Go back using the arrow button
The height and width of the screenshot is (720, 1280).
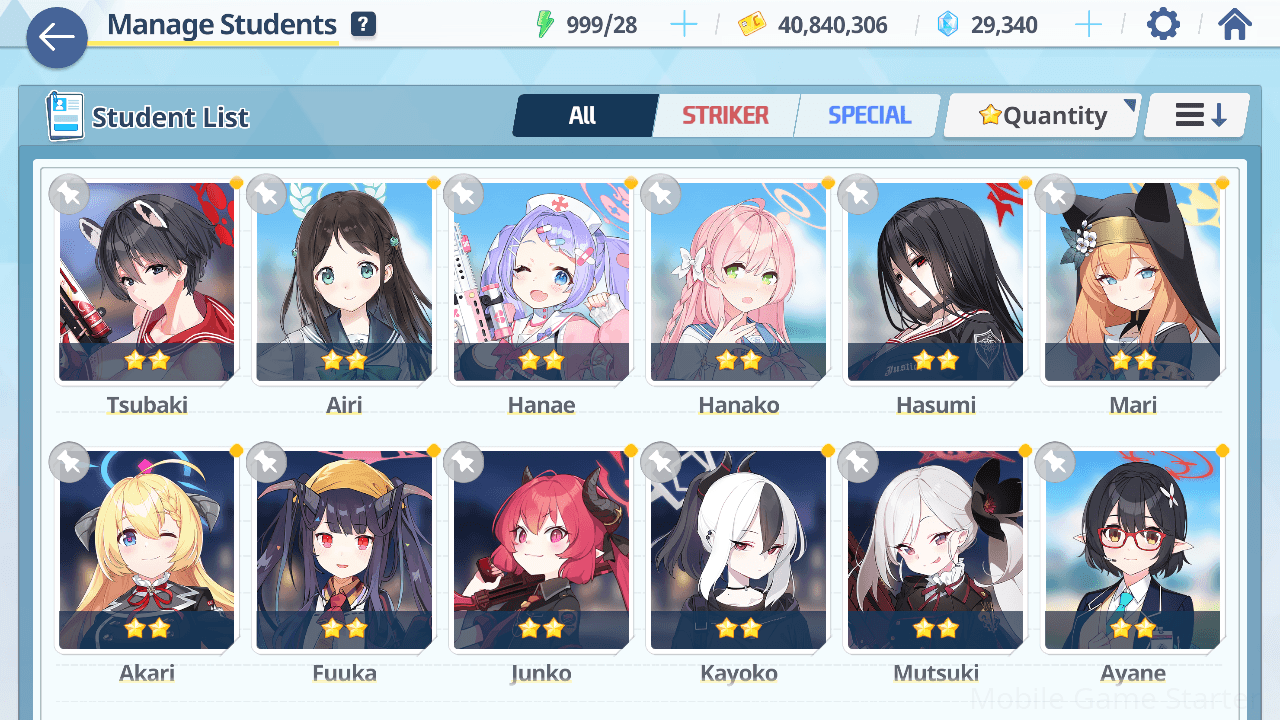pos(57,38)
